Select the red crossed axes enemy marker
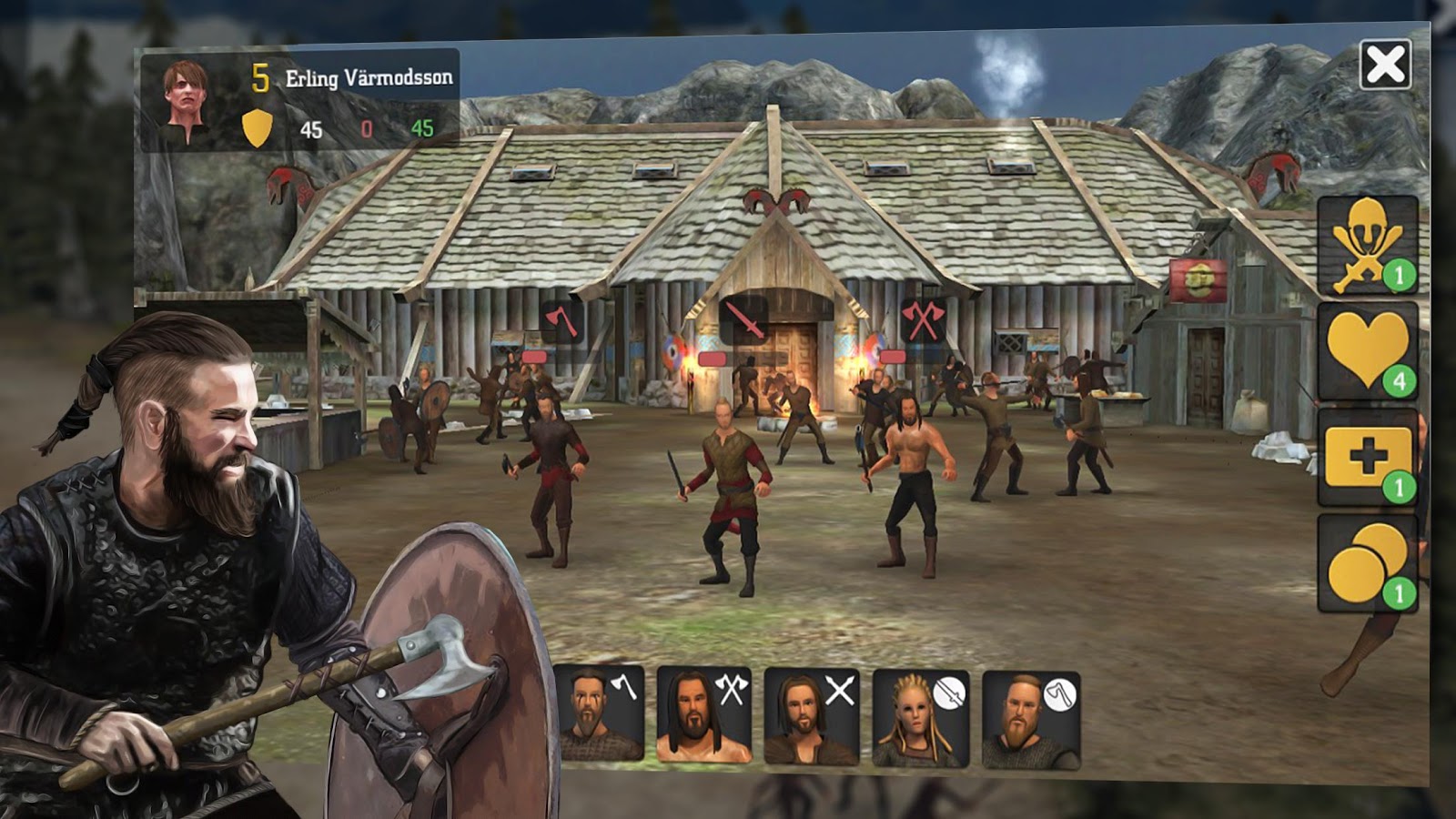Viewport: 1456px width, 819px height. click(922, 320)
